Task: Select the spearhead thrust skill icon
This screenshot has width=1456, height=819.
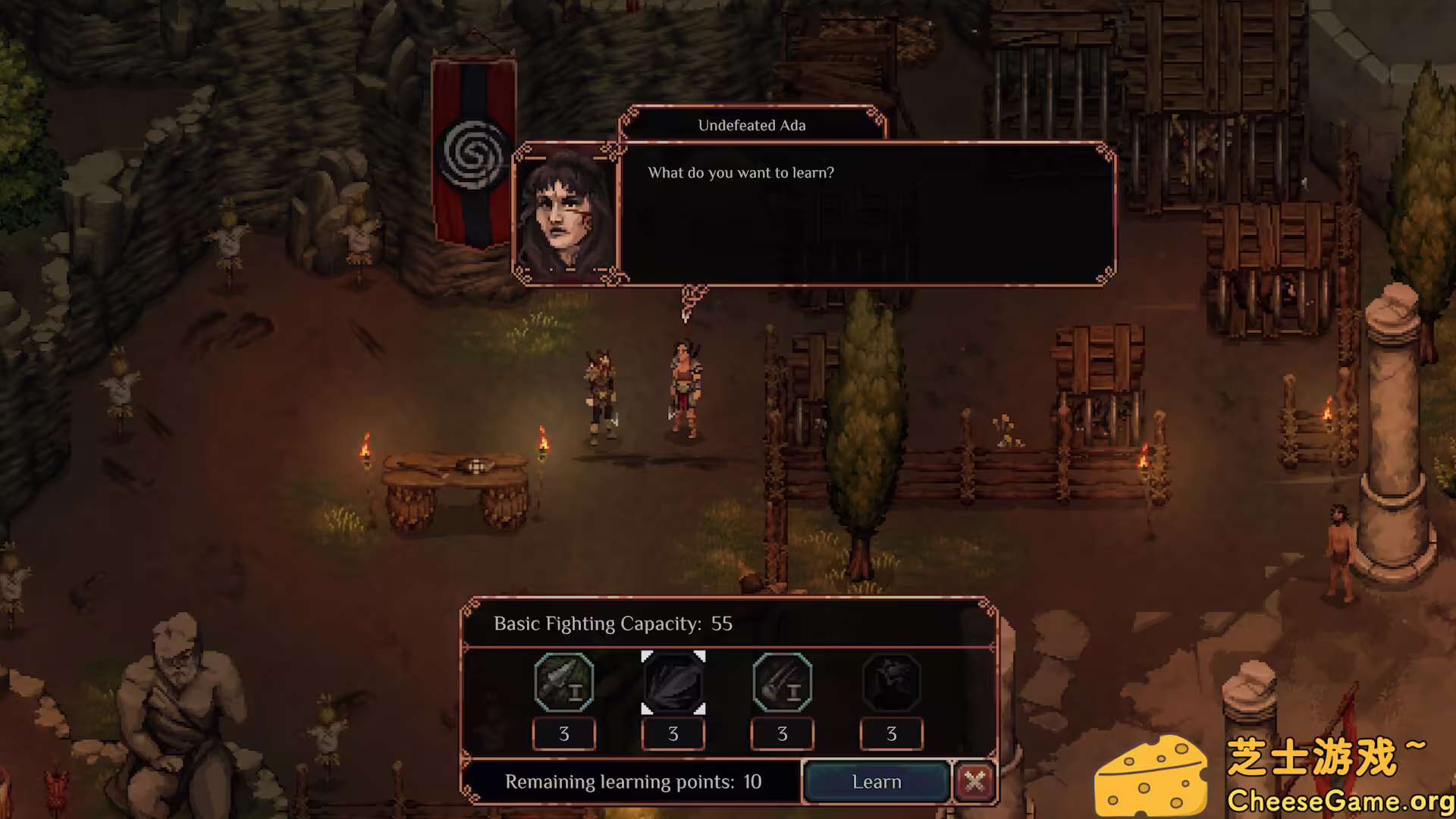Action: coord(563,682)
